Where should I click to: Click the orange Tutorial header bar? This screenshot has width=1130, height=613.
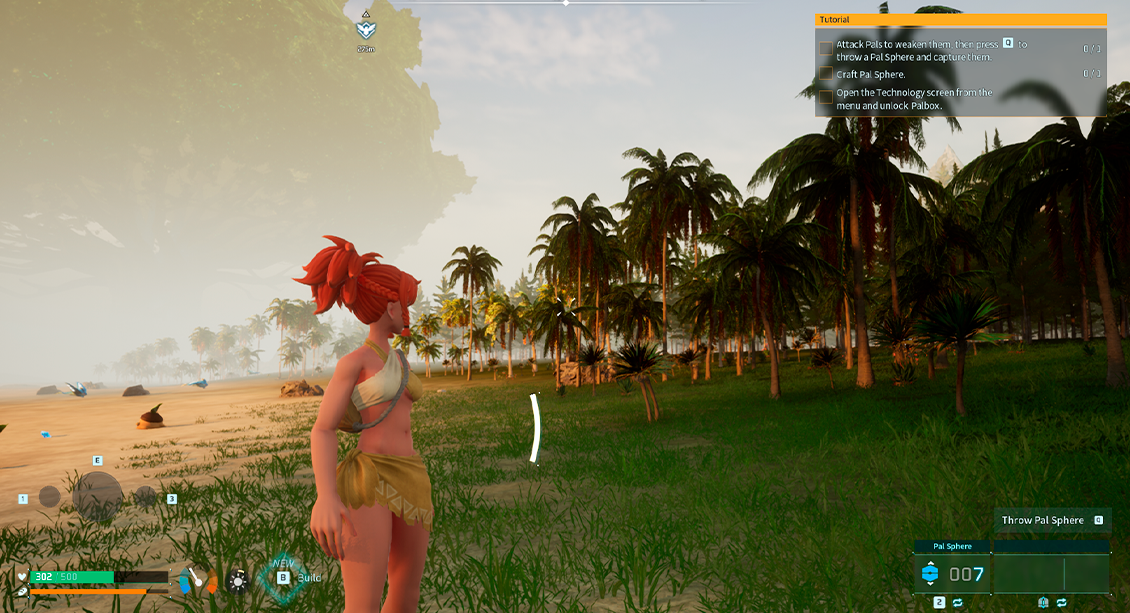pos(960,20)
